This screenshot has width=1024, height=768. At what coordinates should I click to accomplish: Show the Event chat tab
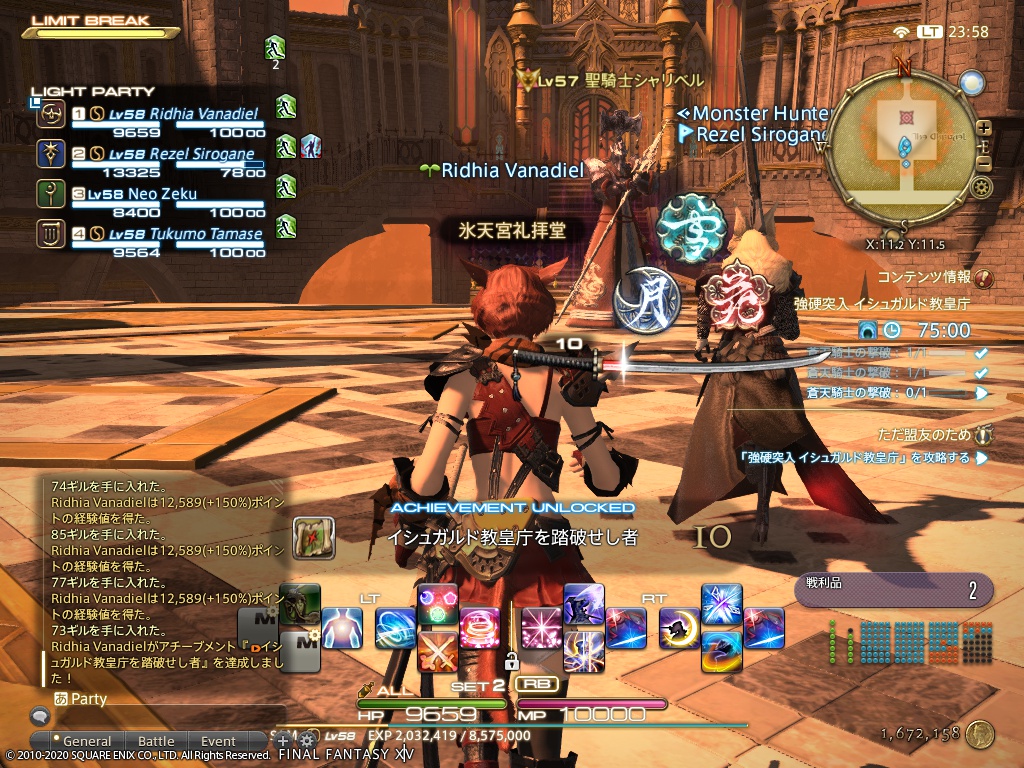218,742
